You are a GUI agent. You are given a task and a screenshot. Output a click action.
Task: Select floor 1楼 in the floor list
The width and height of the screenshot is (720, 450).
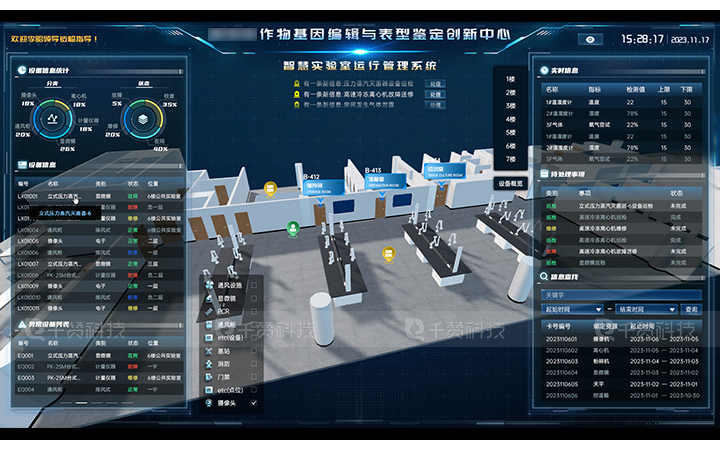(x=510, y=78)
